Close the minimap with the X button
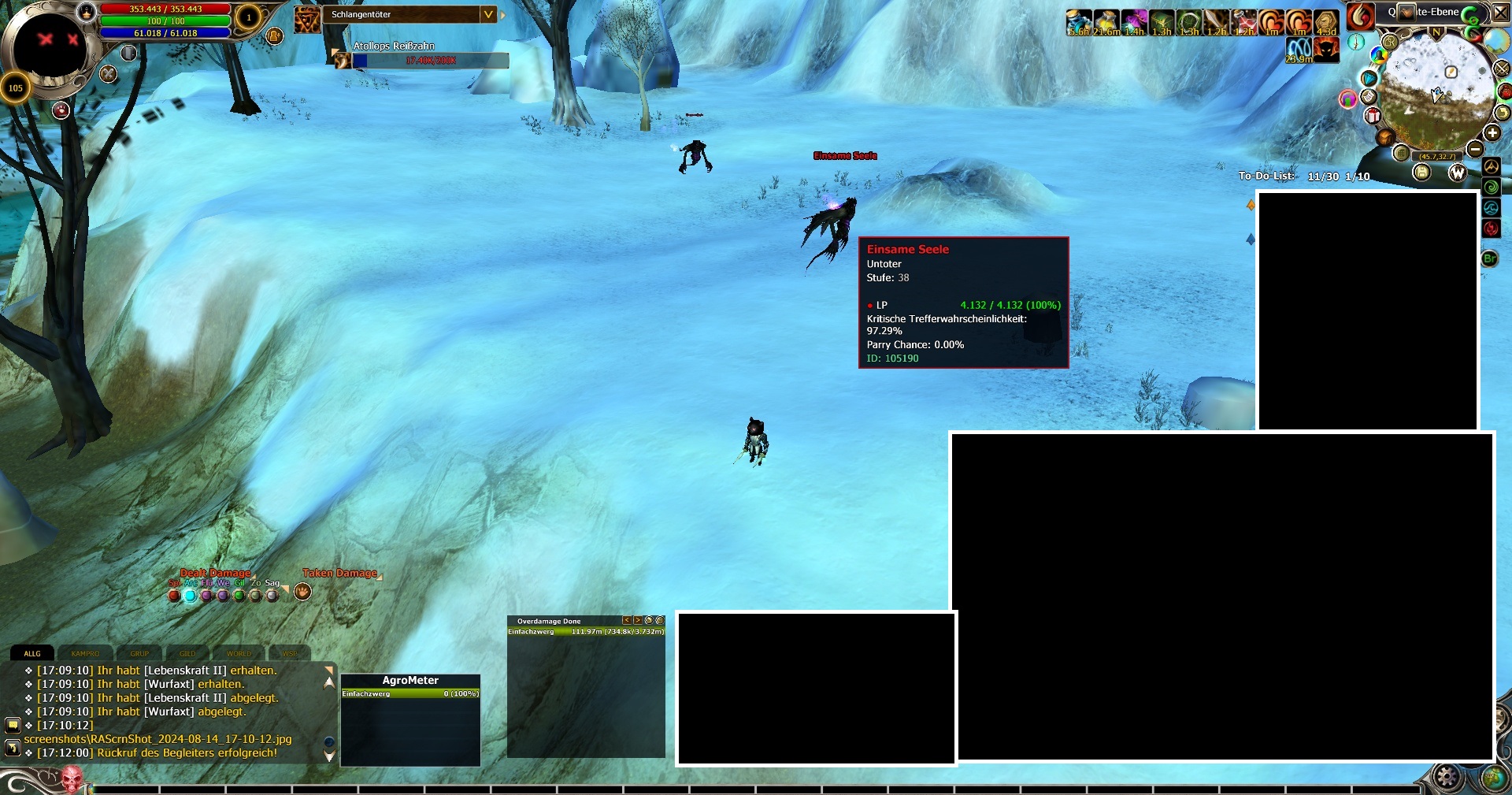1512x795 pixels. [x=1502, y=13]
